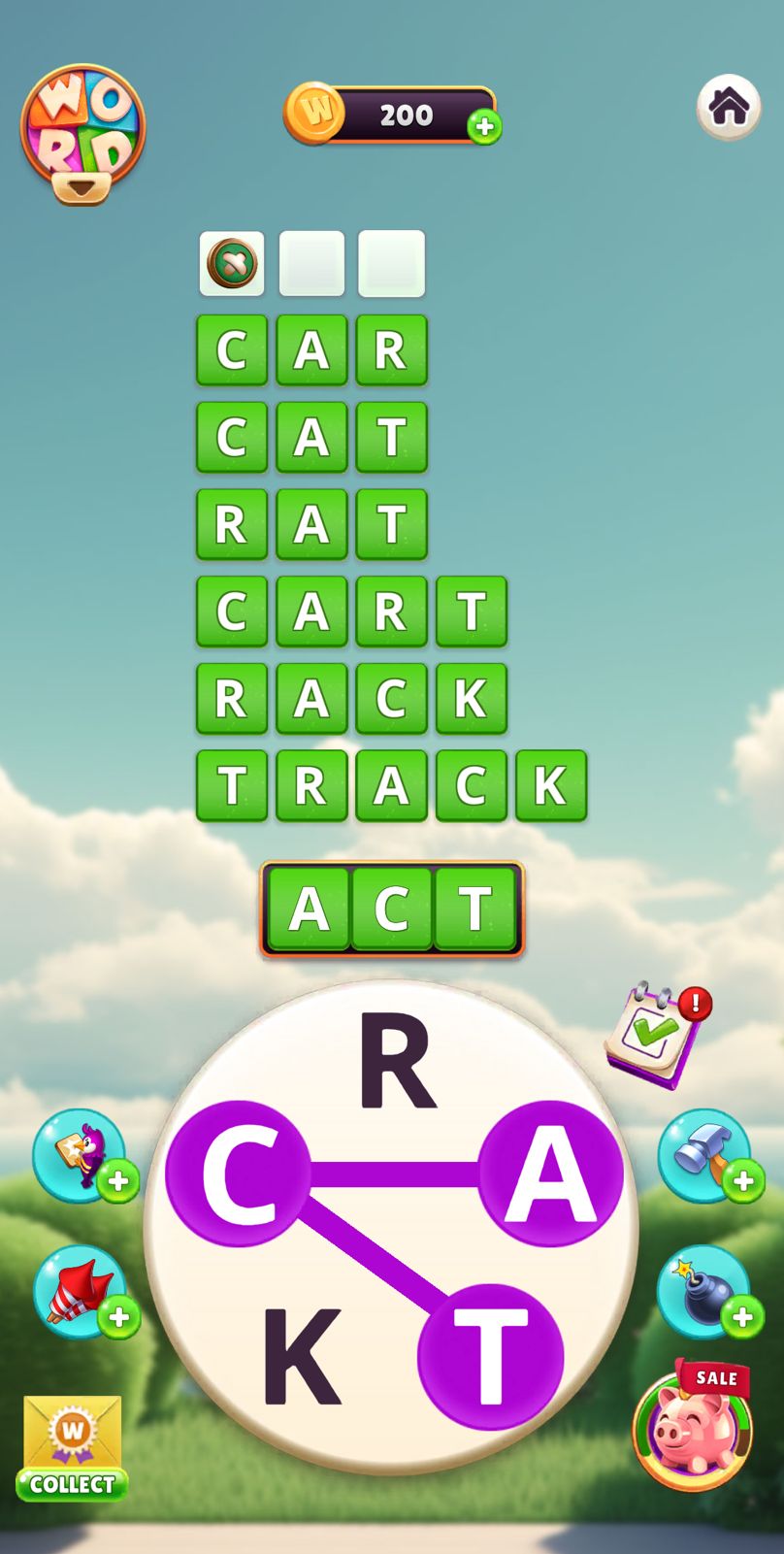
Task: Add more coins with the plus button
Action: click(484, 126)
